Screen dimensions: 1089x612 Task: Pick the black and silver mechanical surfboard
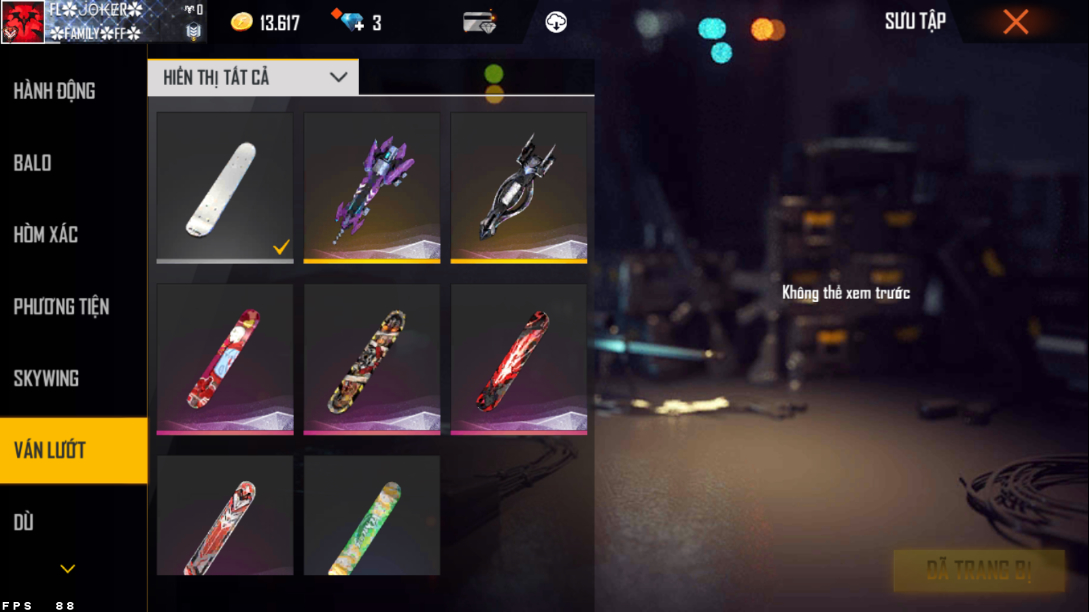(x=519, y=187)
